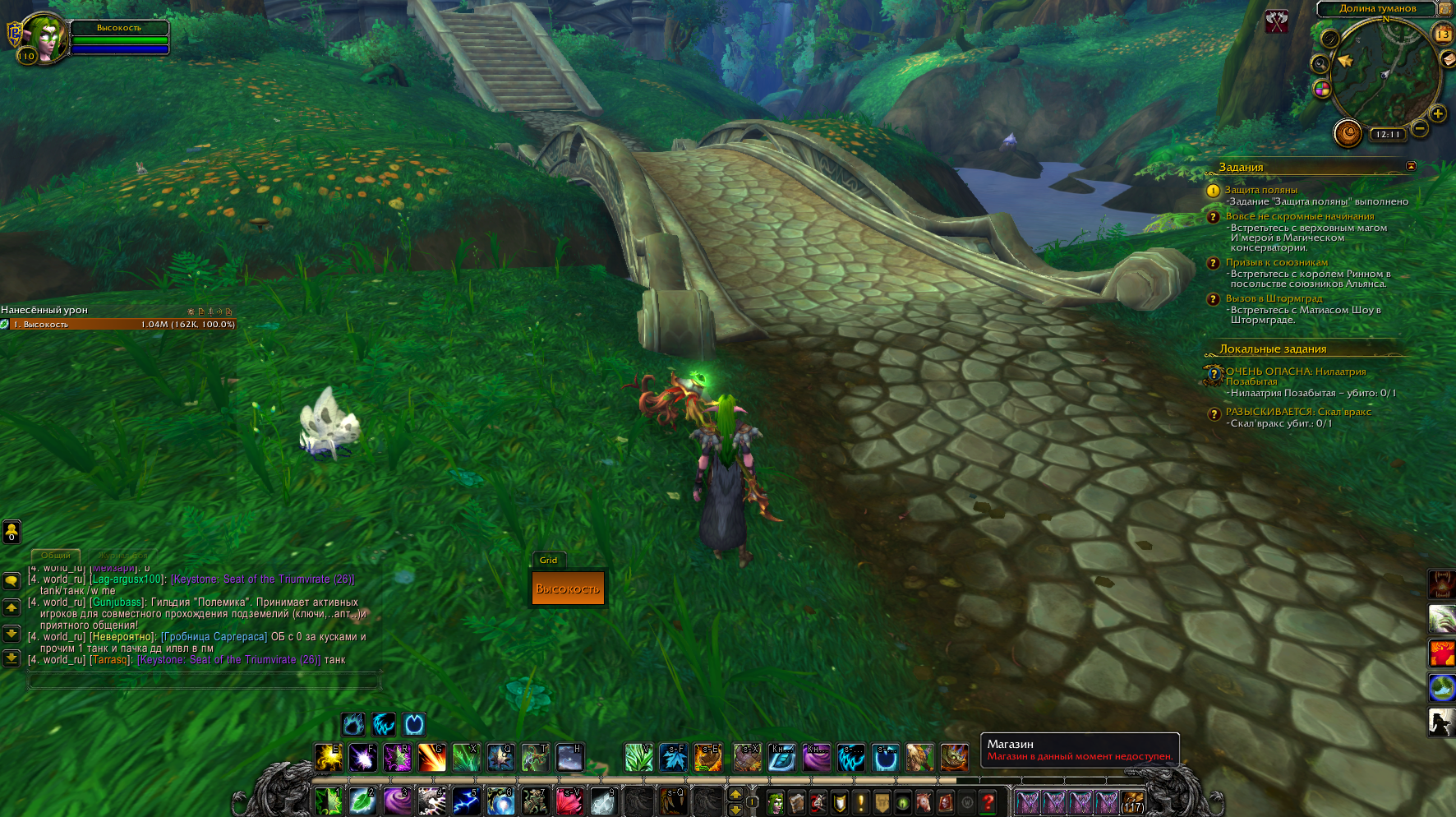The image size is (1456, 817).
Task: Open the calendar button showing 13
Action: point(1443,34)
